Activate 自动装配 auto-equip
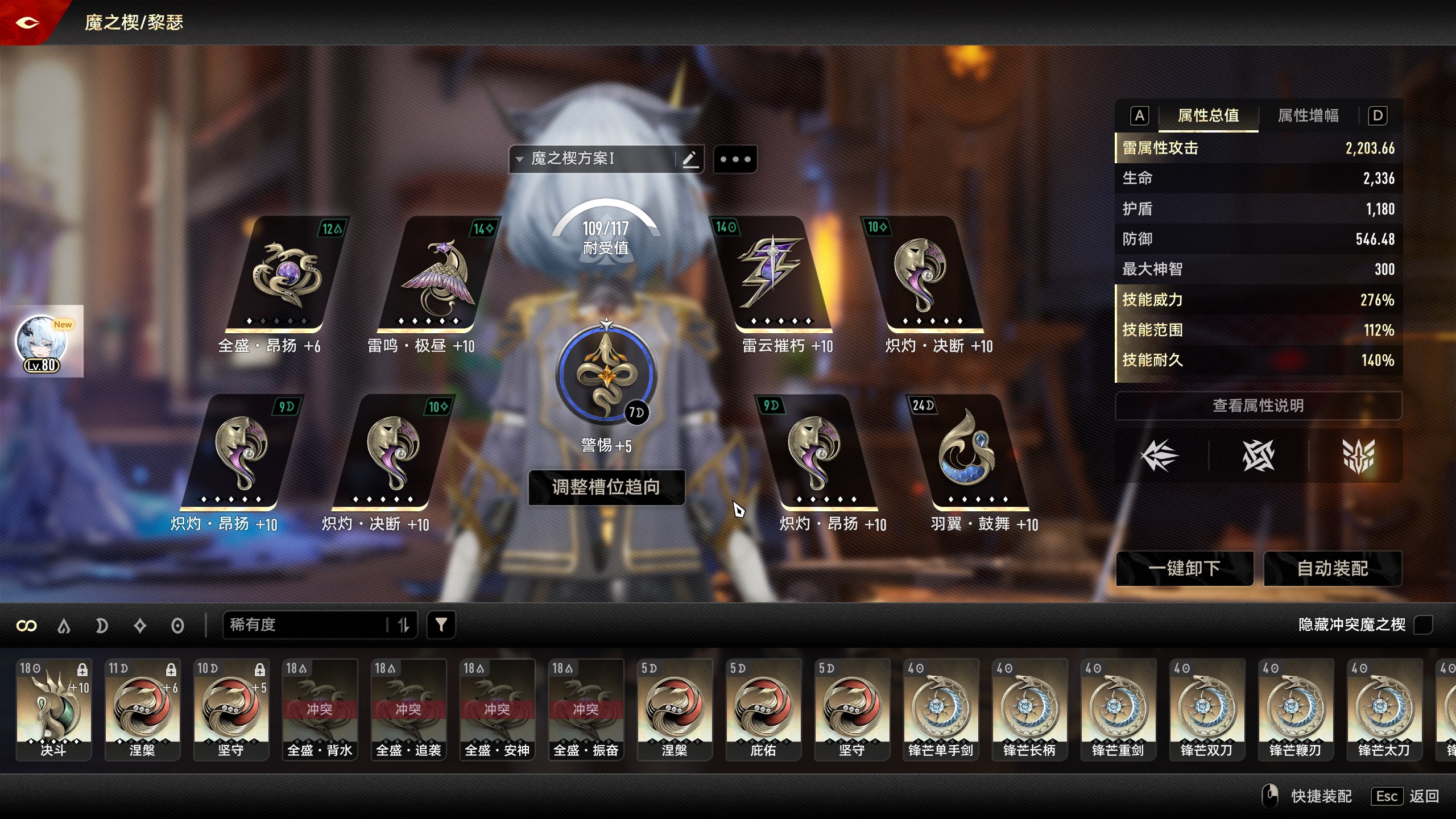This screenshot has height=819, width=1456. click(x=1332, y=568)
